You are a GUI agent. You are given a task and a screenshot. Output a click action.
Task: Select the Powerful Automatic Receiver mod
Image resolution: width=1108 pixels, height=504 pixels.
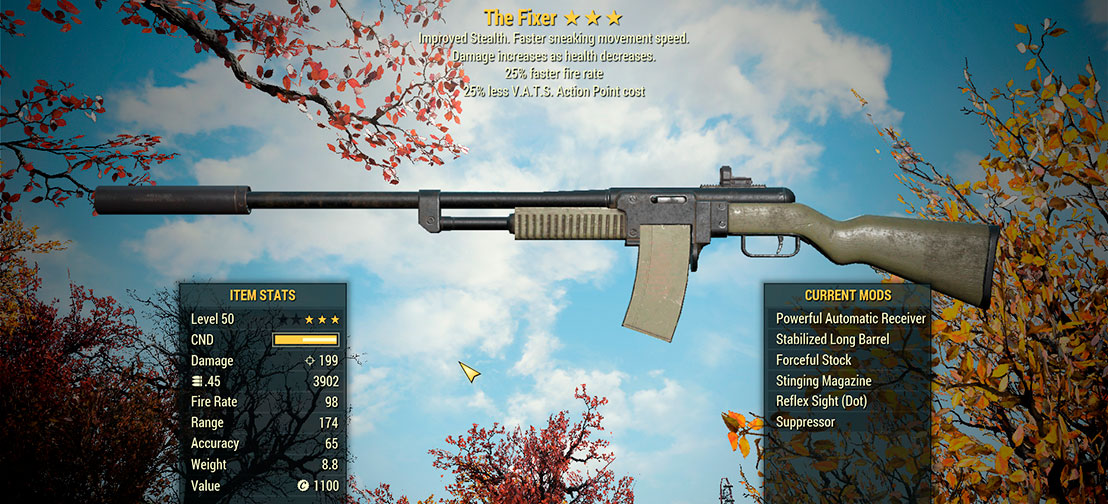point(850,319)
